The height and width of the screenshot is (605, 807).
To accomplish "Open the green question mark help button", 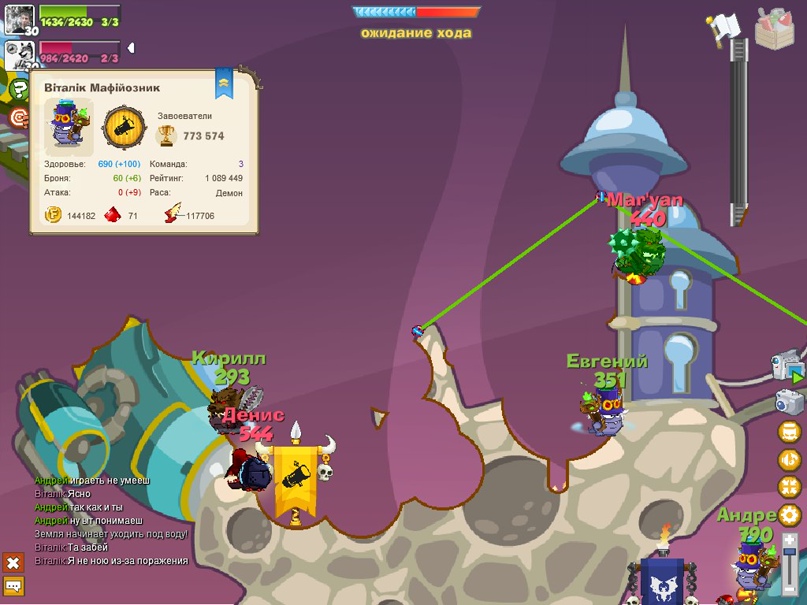I will 18,90.
